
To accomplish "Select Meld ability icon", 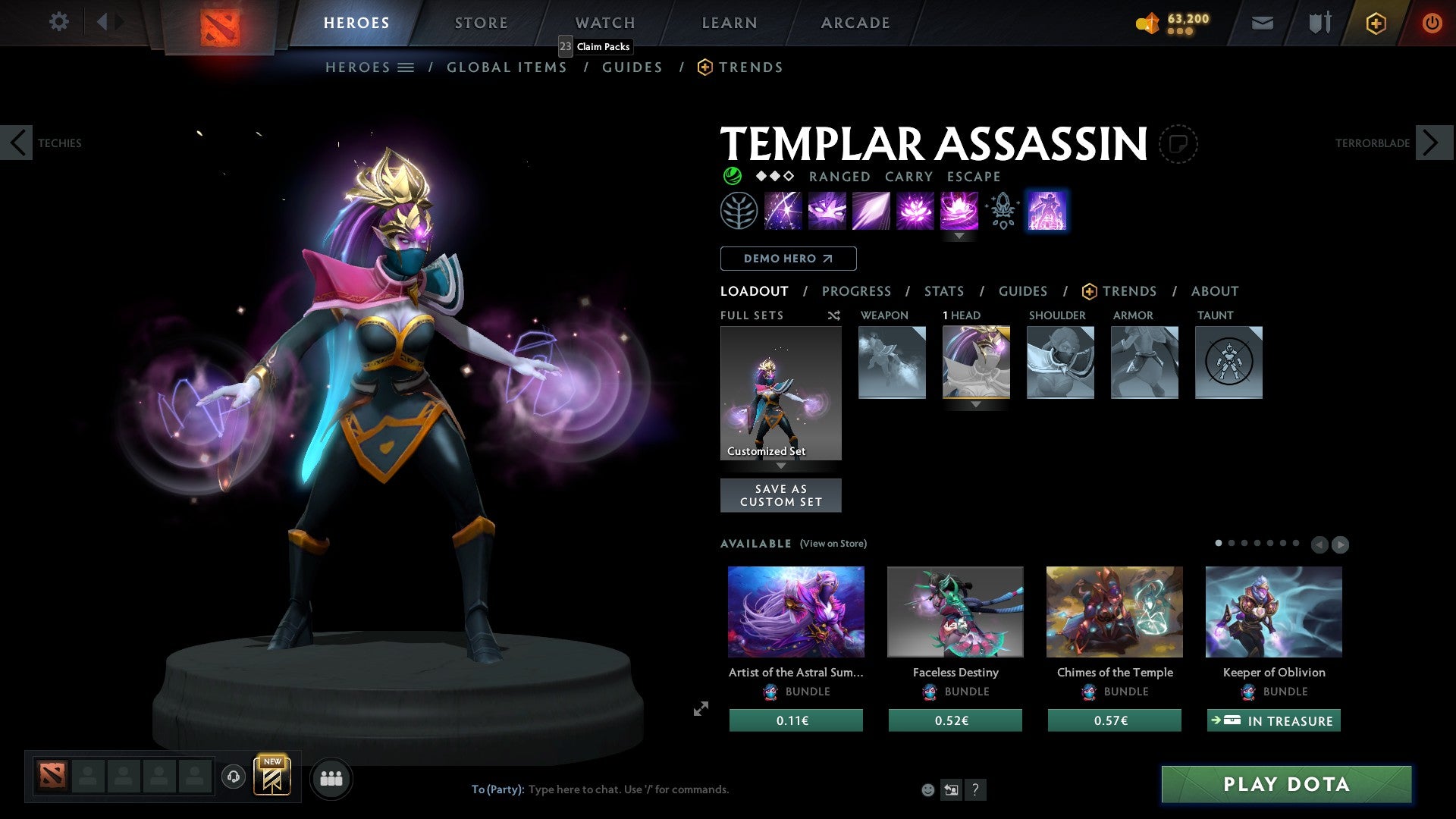I will pos(828,210).
